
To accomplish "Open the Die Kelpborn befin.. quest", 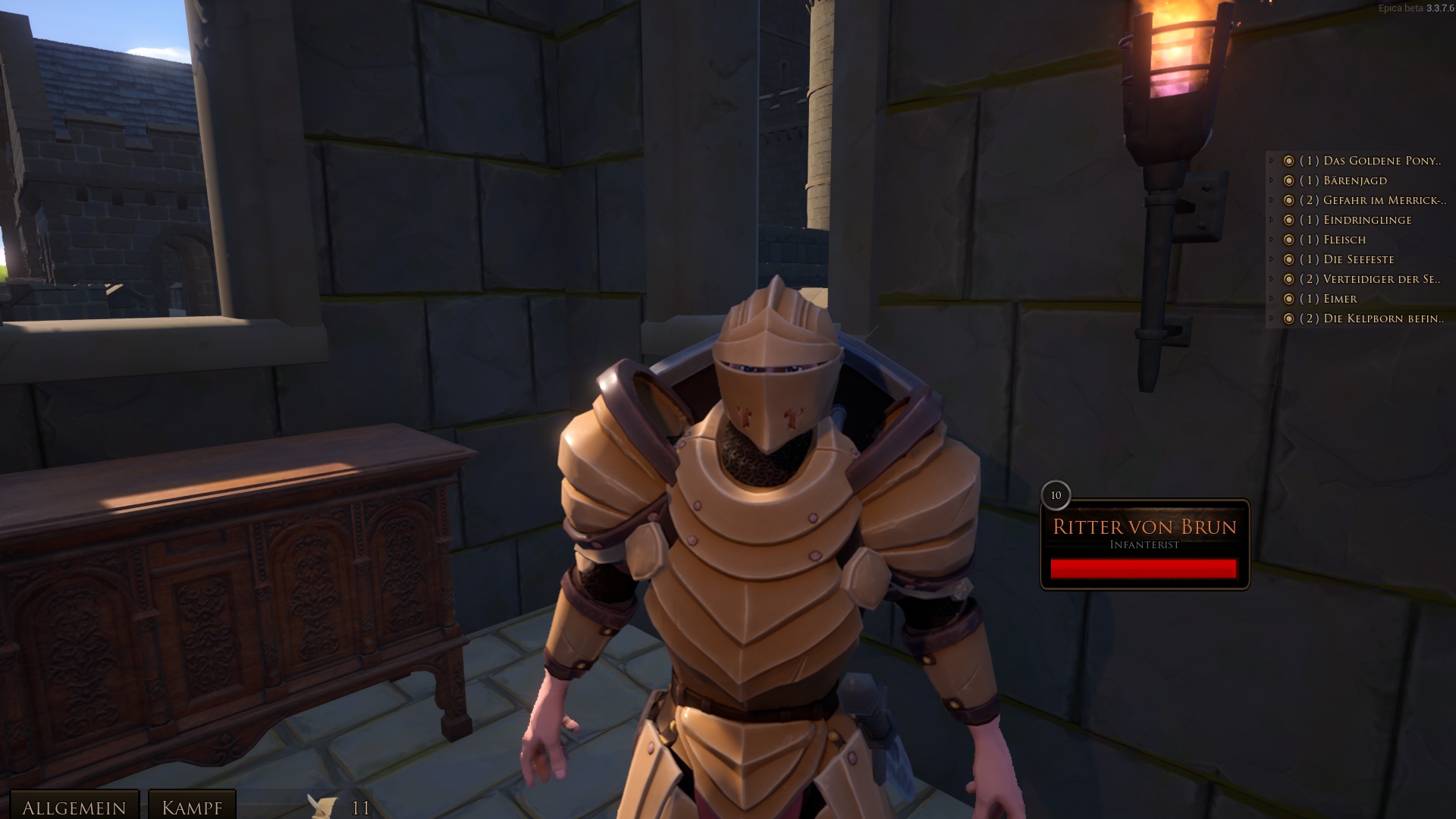I will click(x=1371, y=318).
